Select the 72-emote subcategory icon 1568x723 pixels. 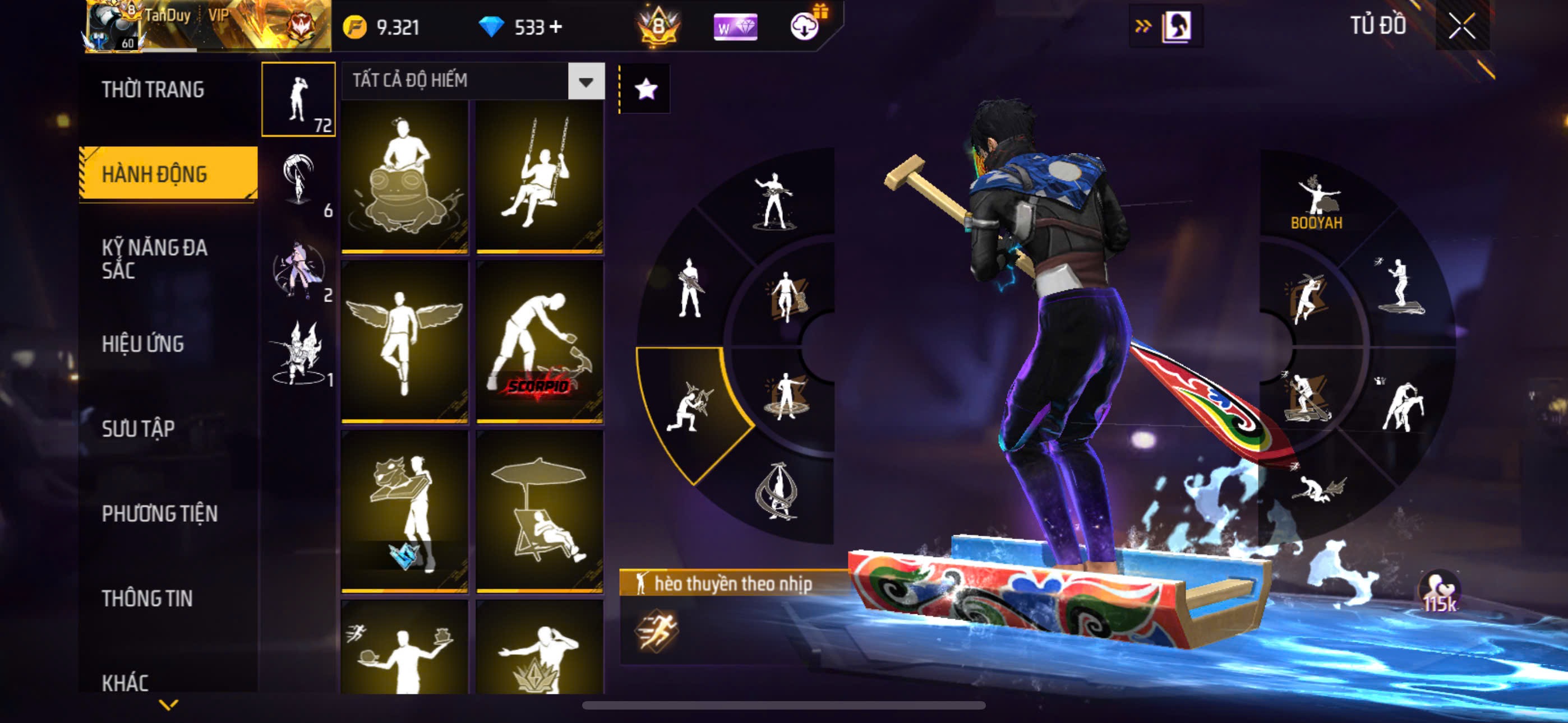(x=298, y=99)
